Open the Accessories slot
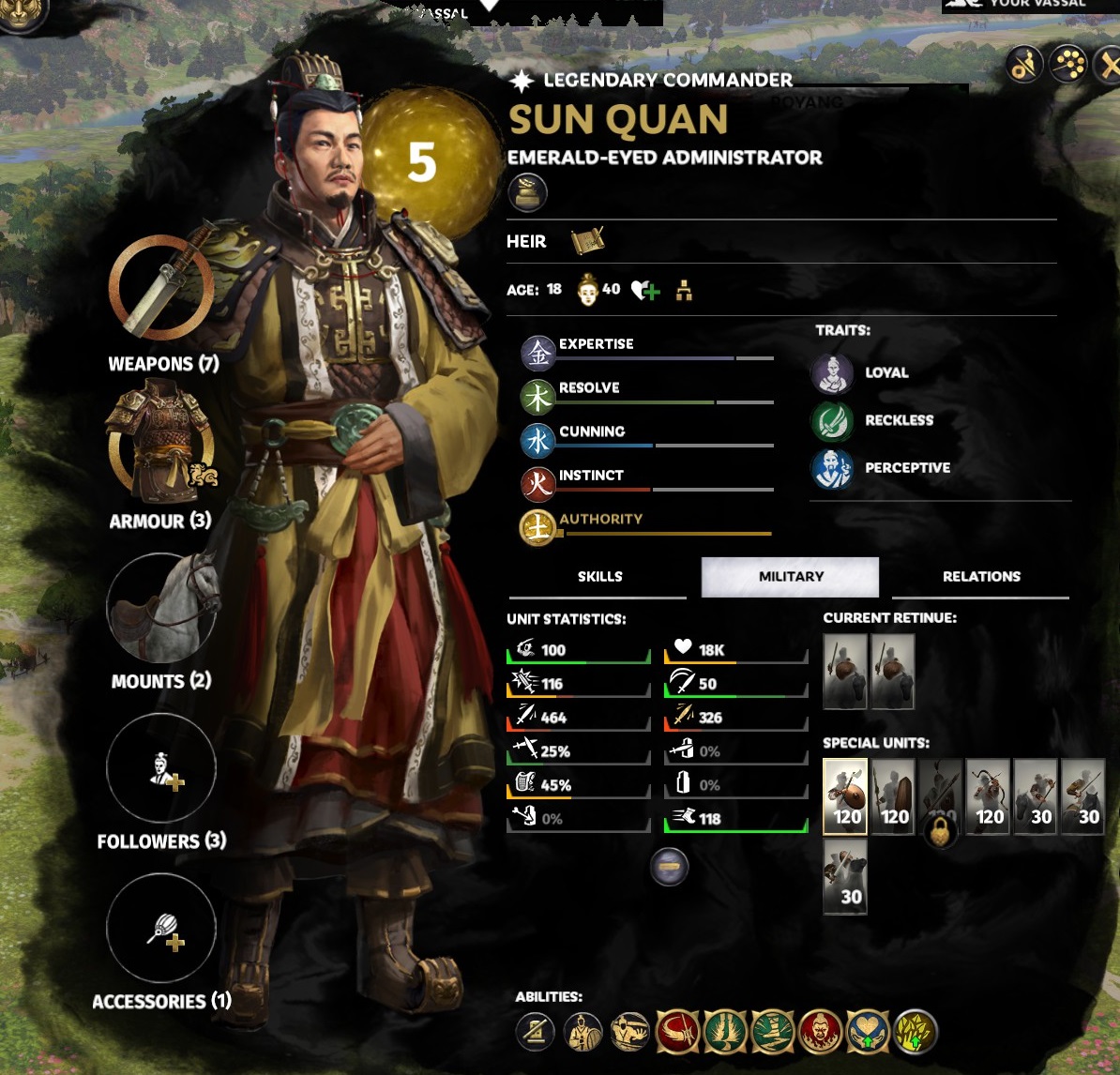 coord(160,929)
